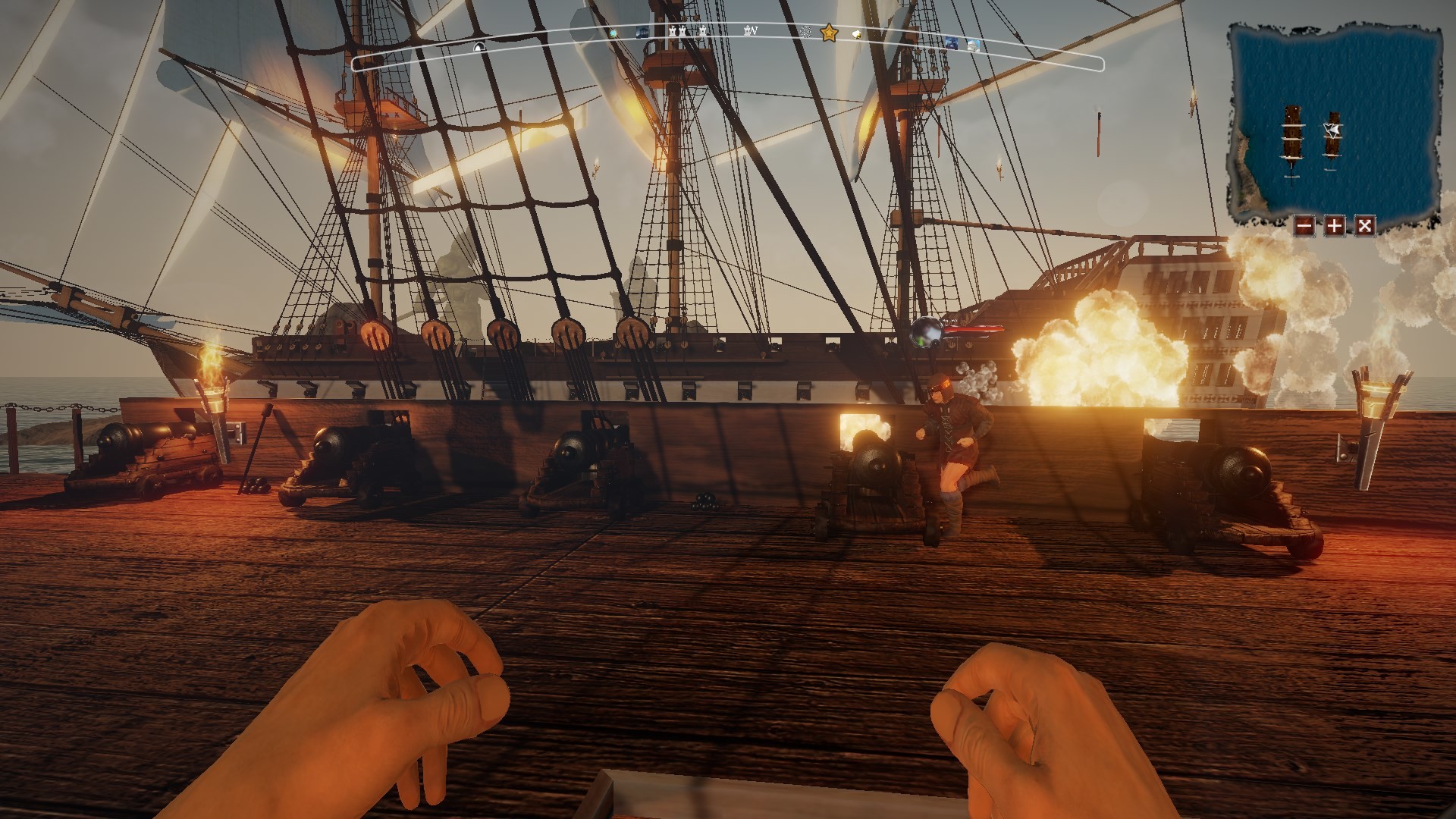Select the gold star icon on the progress track
Image resolution: width=1456 pixels, height=819 pixels.
pyautogui.click(x=829, y=33)
